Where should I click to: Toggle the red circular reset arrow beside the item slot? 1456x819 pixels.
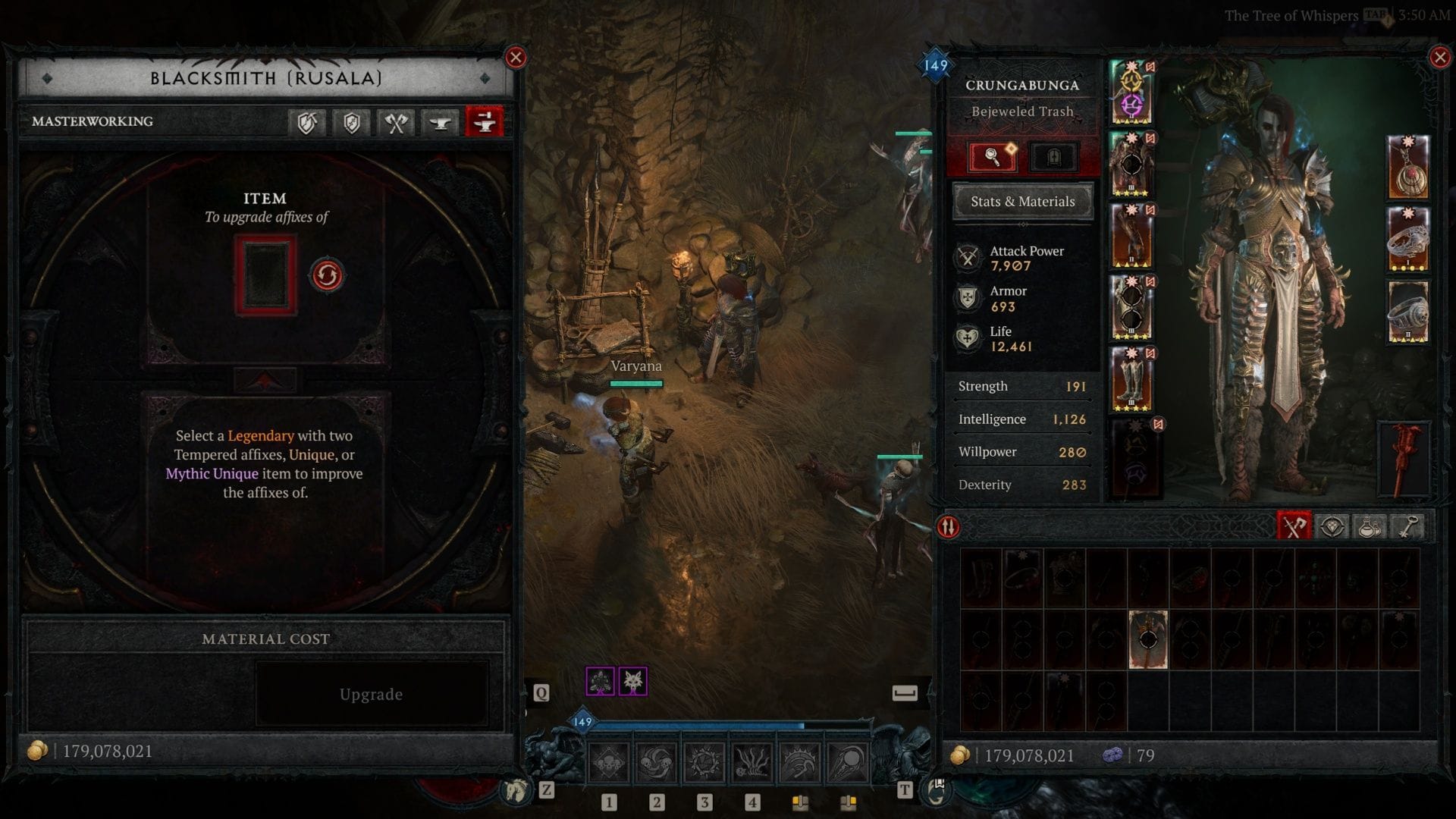click(326, 275)
